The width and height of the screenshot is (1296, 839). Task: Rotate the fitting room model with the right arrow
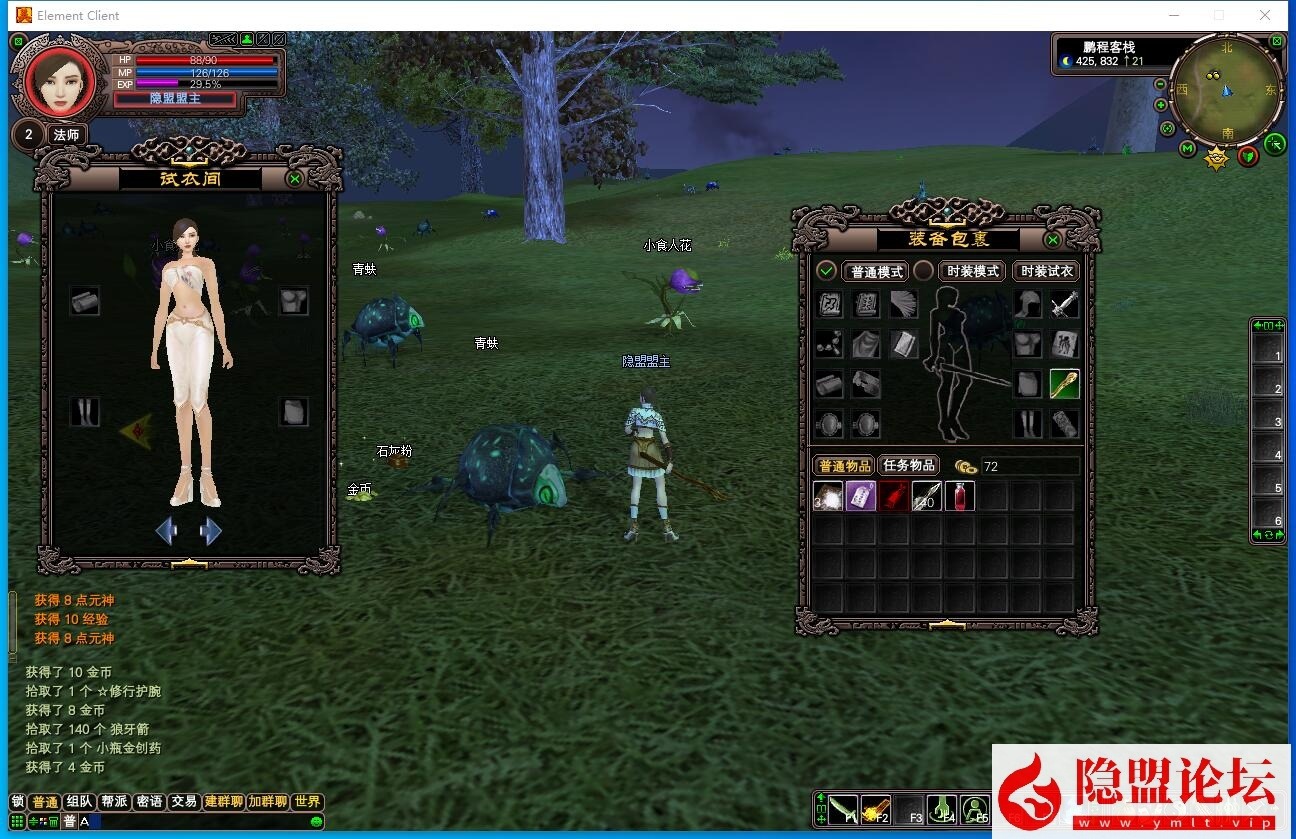coord(210,531)
